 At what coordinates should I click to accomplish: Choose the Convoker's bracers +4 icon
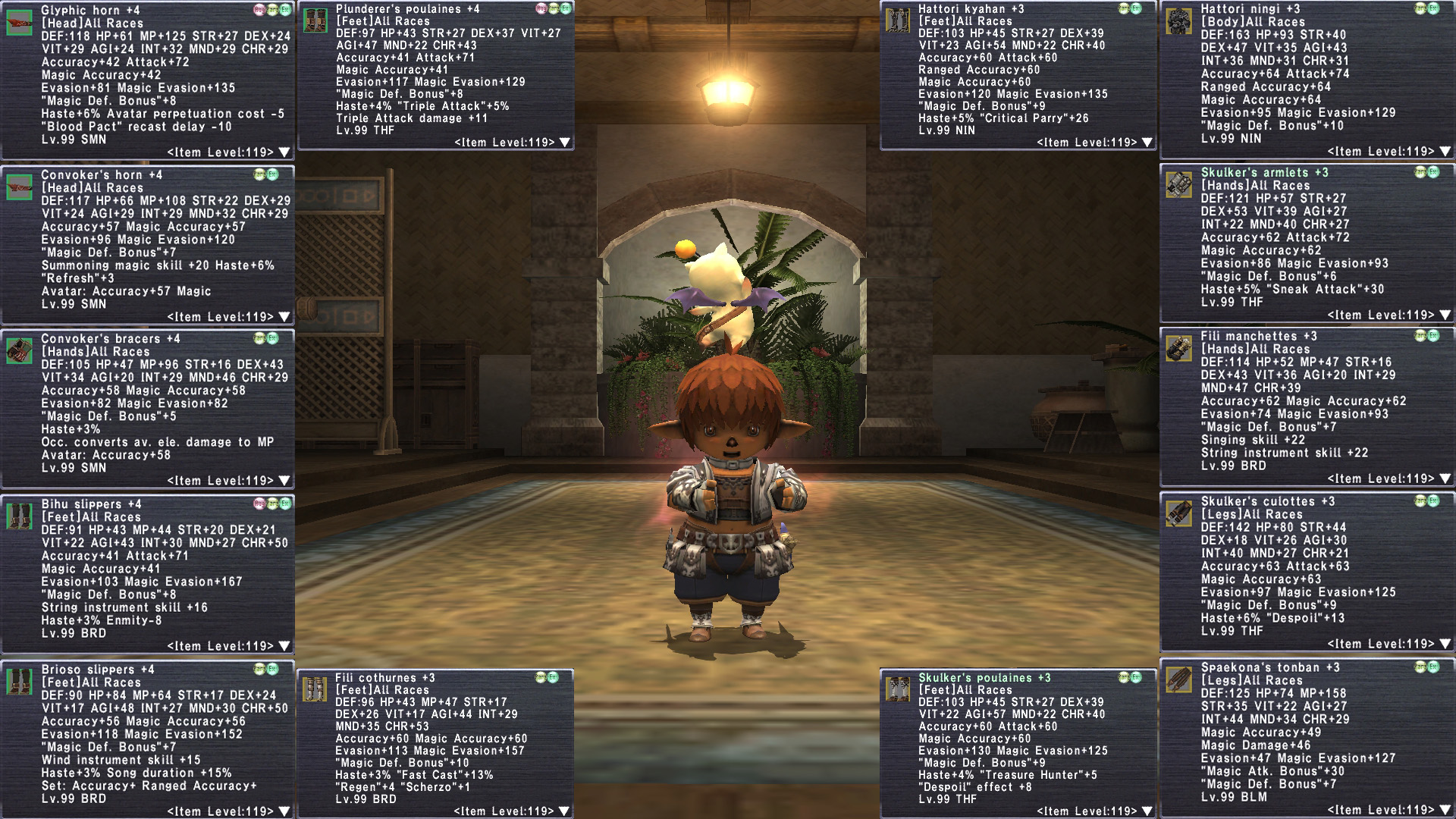[20, 350]
